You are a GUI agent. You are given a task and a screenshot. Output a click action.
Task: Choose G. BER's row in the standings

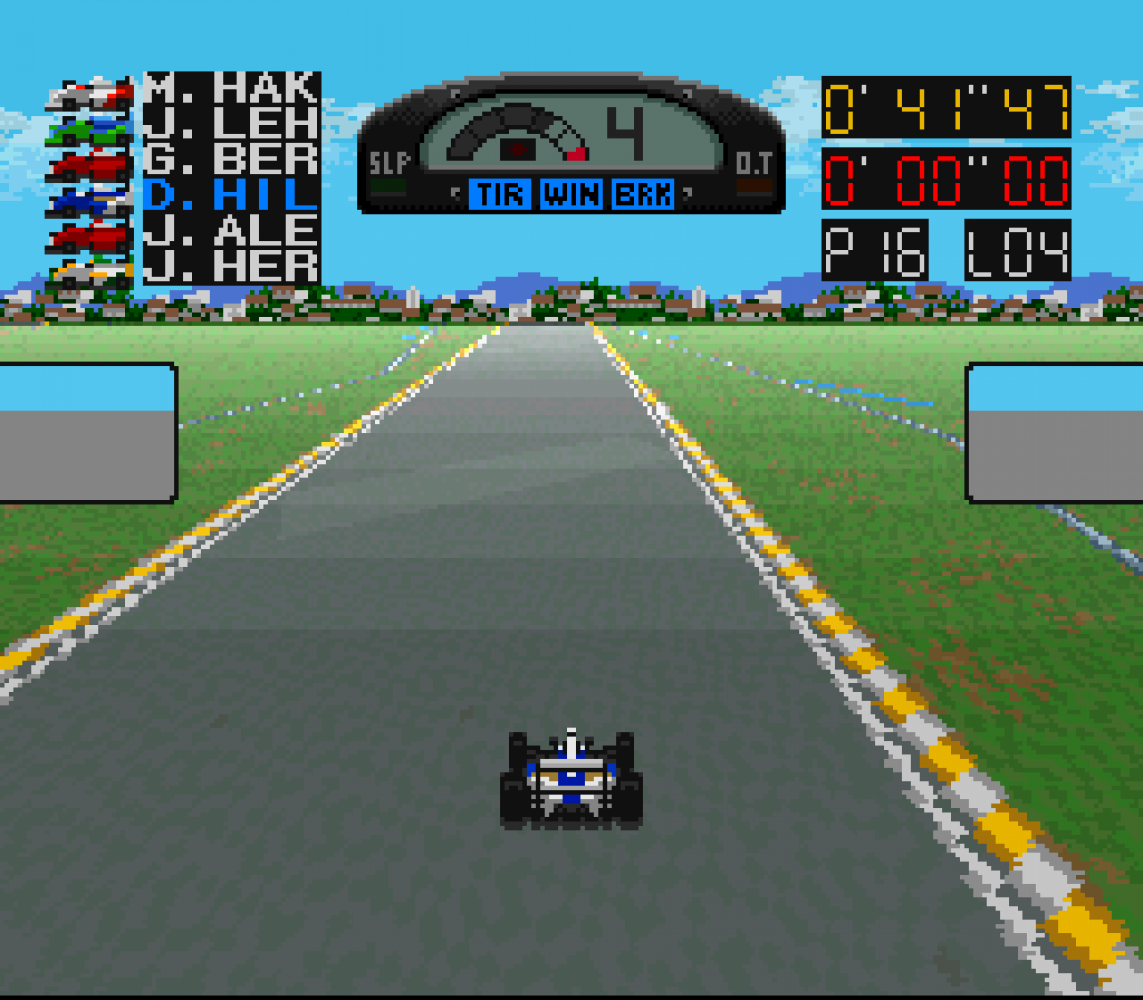click(230, 160)
